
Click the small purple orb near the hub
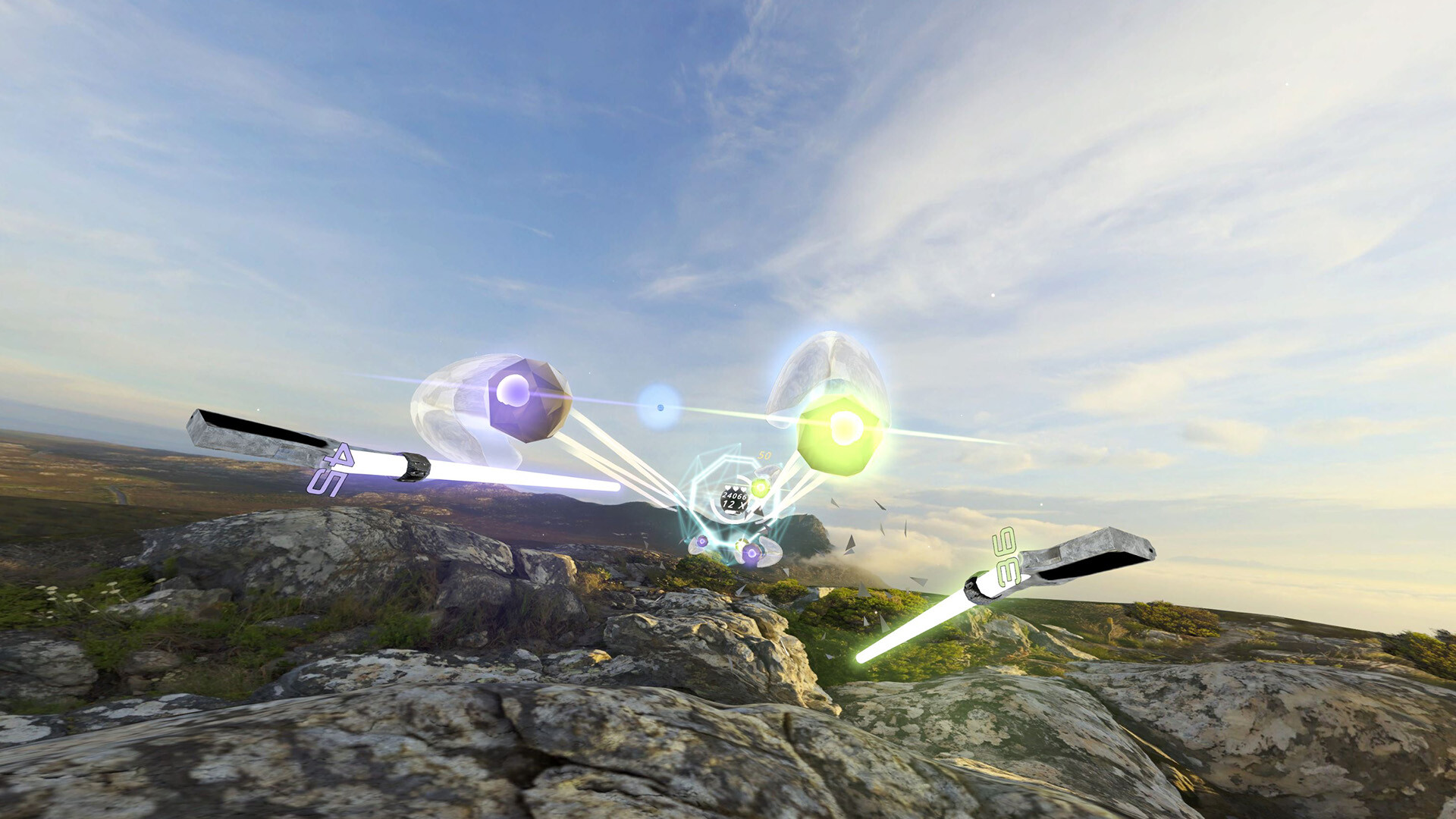[701, 541]
